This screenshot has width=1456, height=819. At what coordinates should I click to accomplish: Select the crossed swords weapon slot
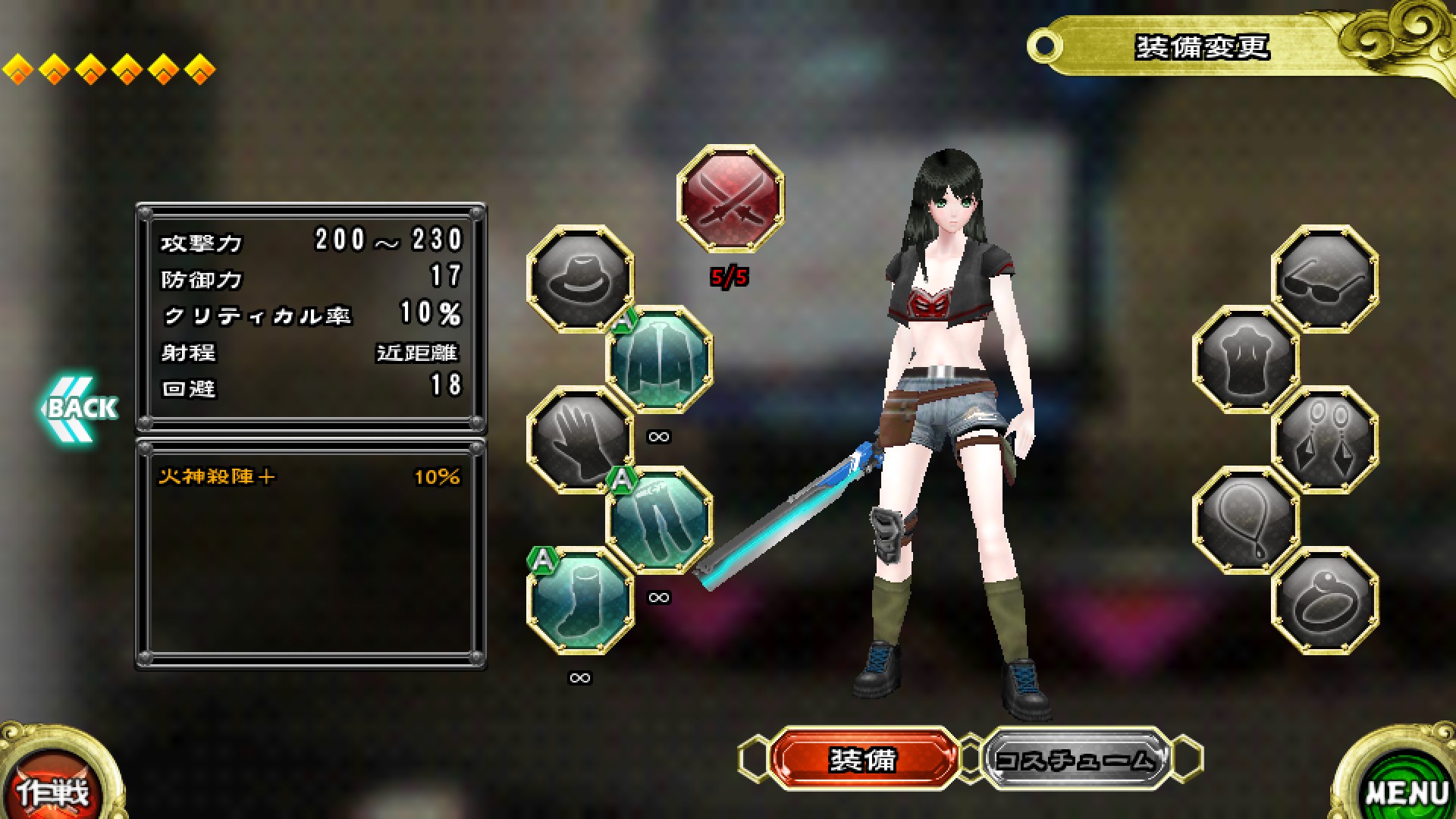730,199
